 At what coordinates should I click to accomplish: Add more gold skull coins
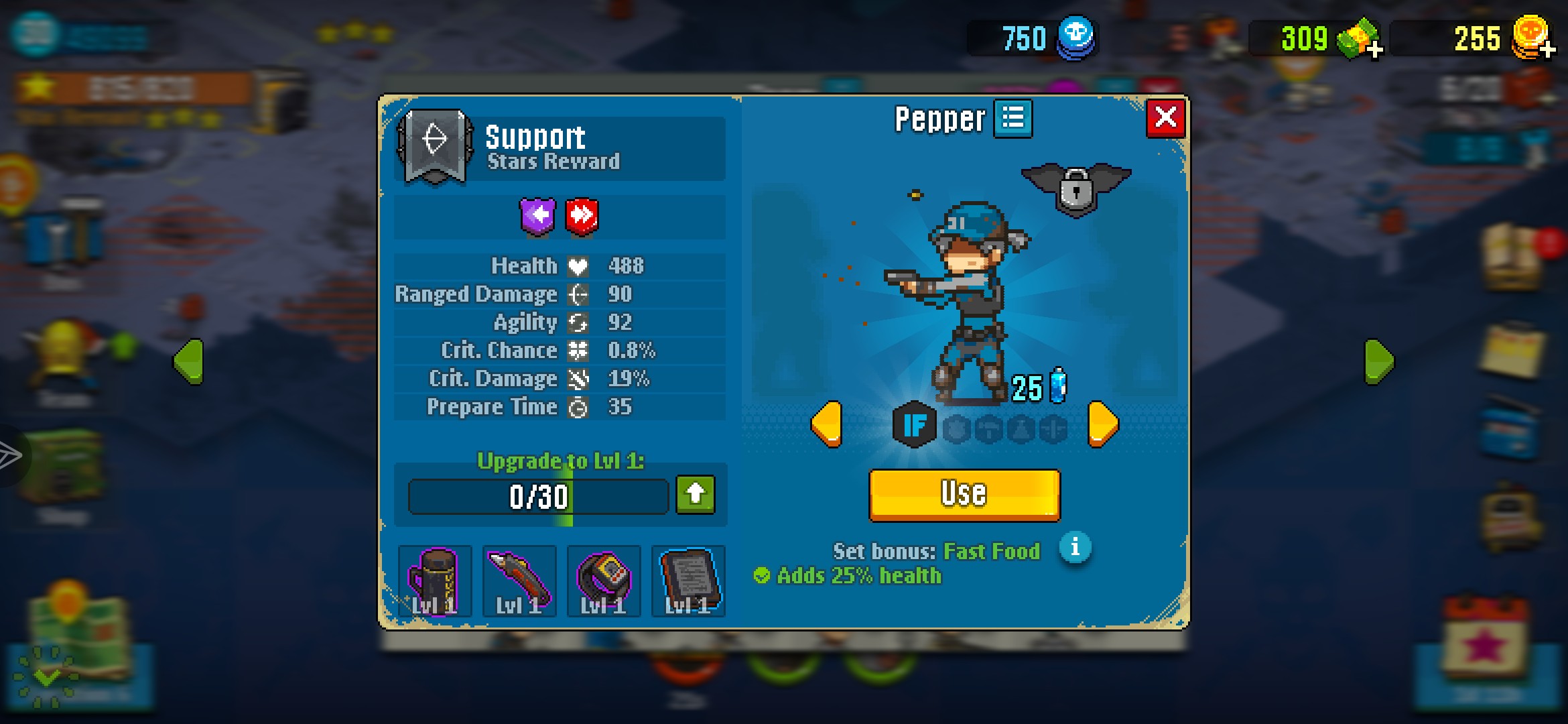click(1547, 50)
